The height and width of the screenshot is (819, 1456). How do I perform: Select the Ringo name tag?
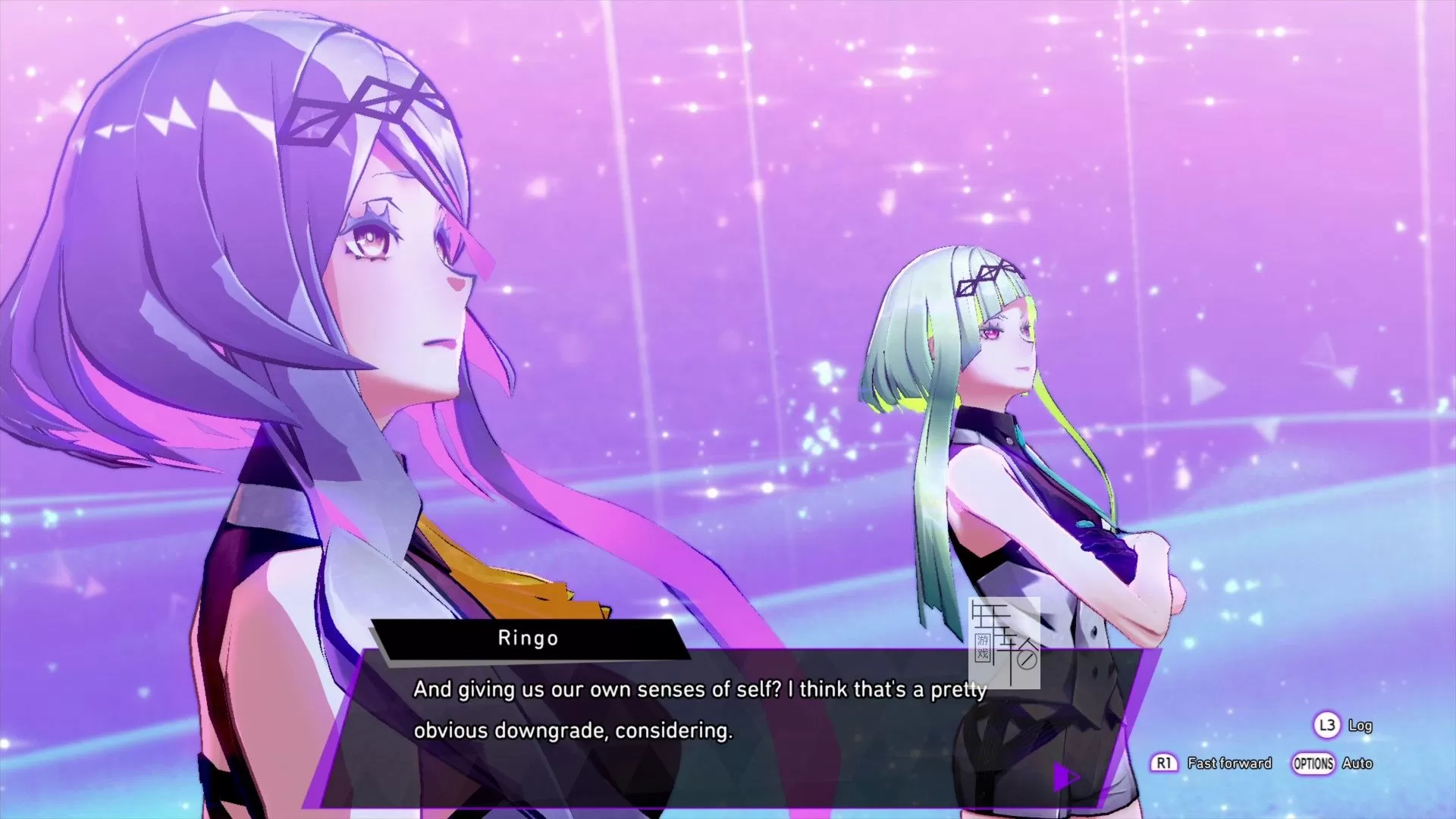529,639
